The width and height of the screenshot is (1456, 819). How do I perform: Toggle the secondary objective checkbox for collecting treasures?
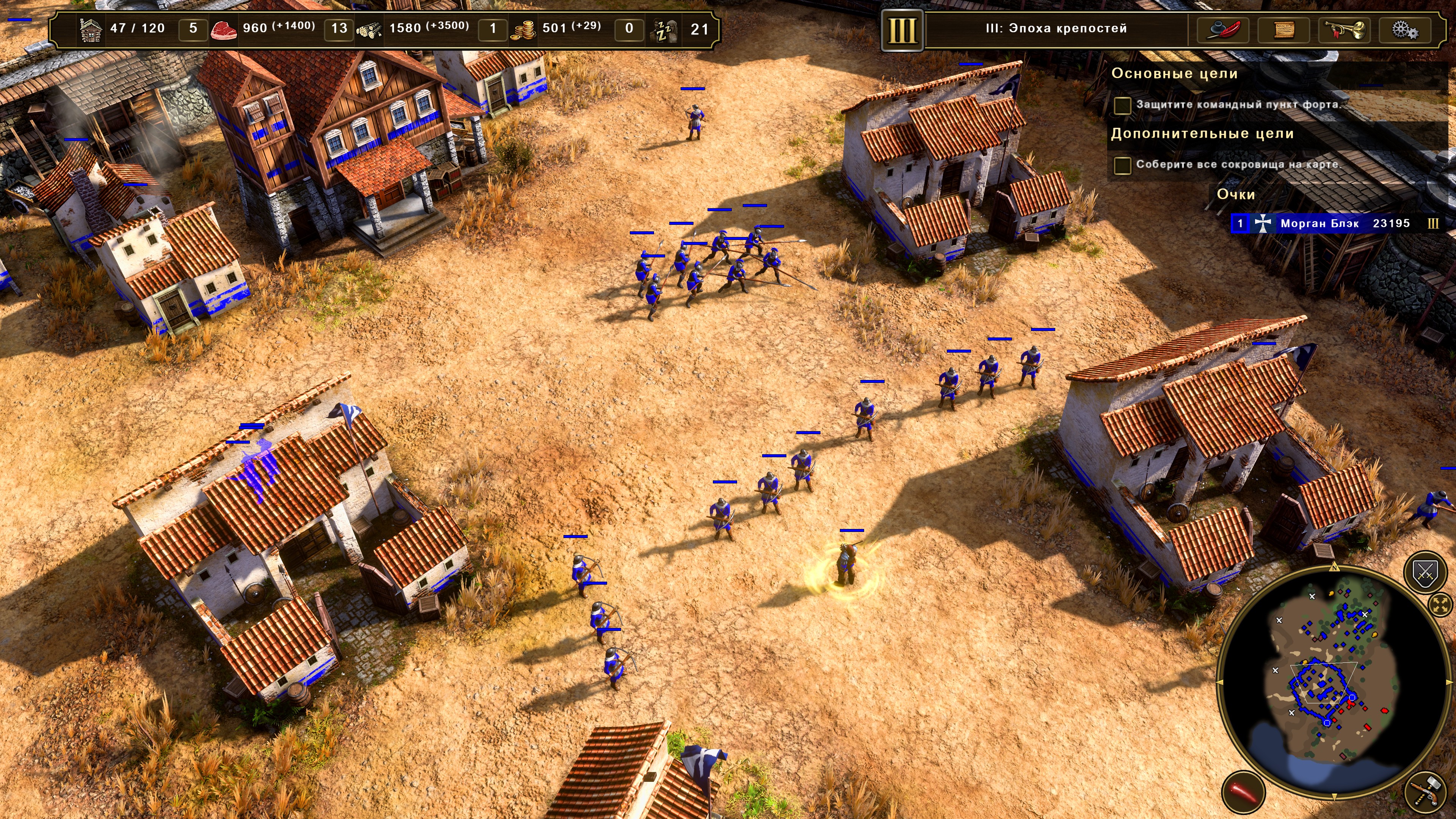[1122, 165]
